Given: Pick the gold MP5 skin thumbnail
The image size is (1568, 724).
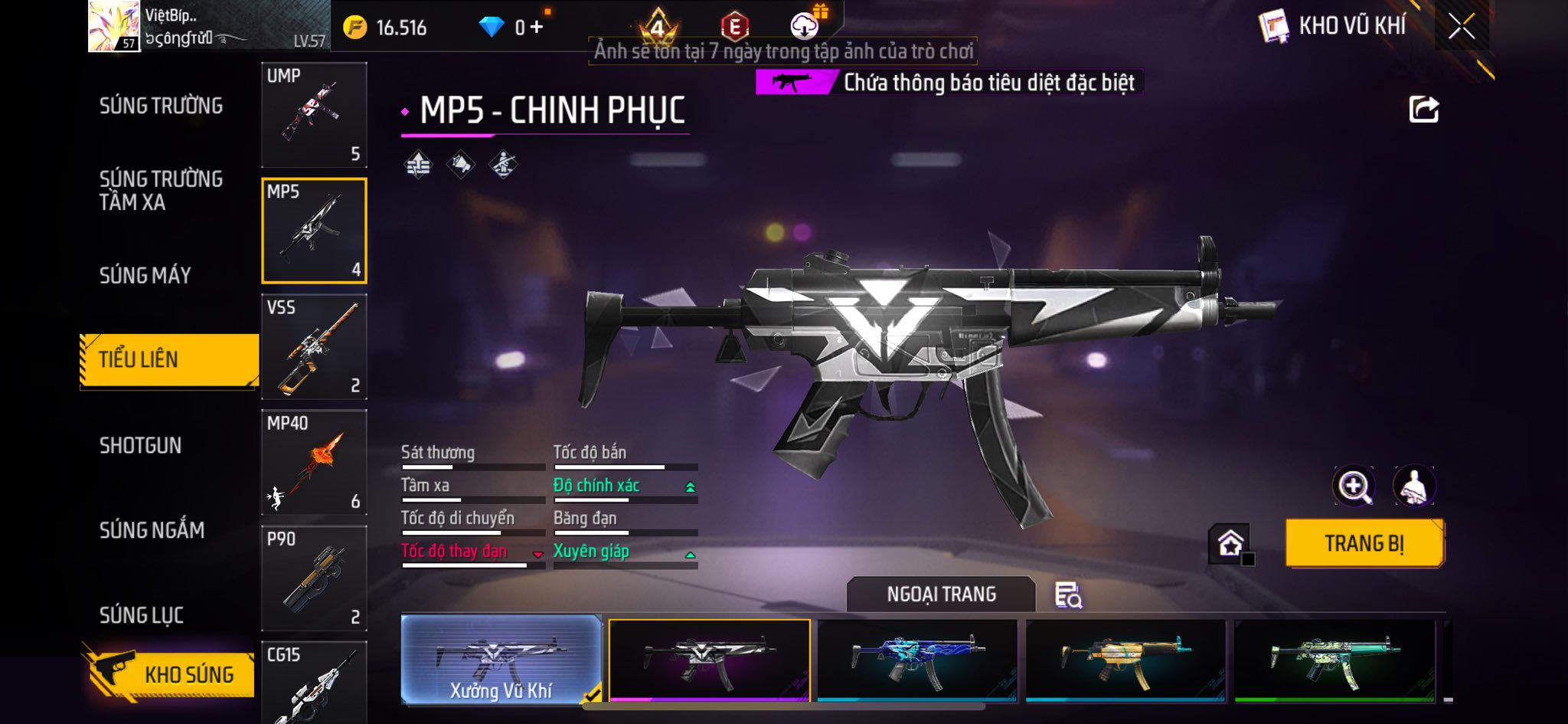Looking at the screenshot, I should (x=1125, y=660).
